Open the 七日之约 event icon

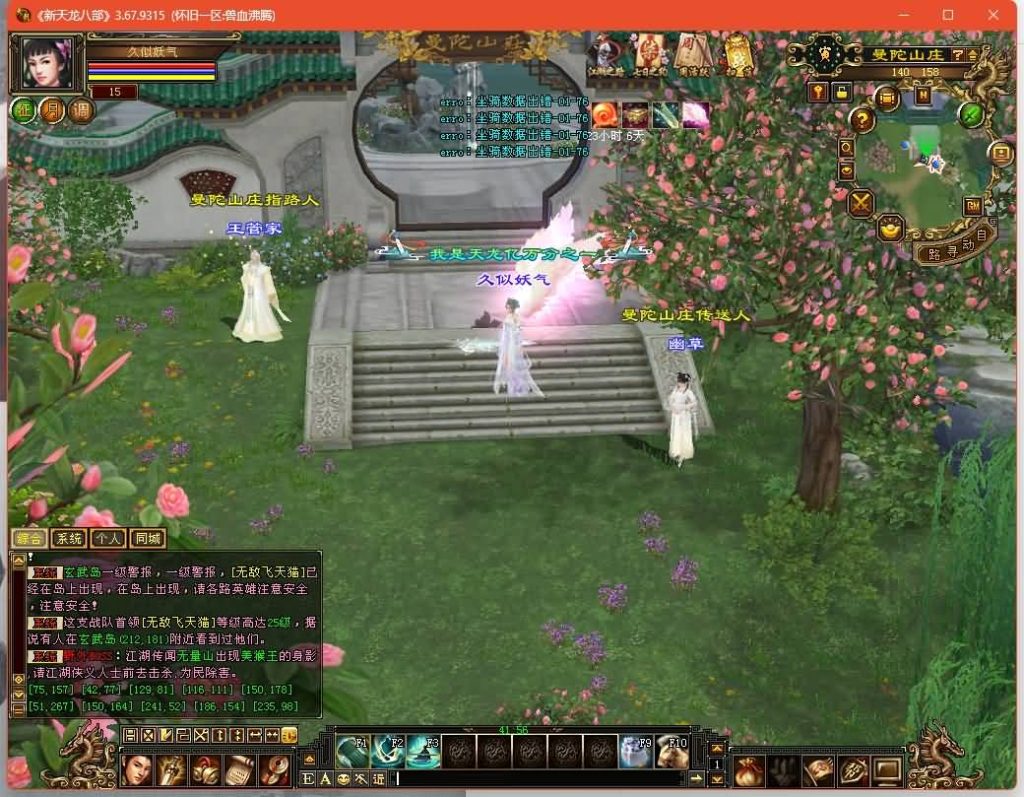click(x=649, y=54)
